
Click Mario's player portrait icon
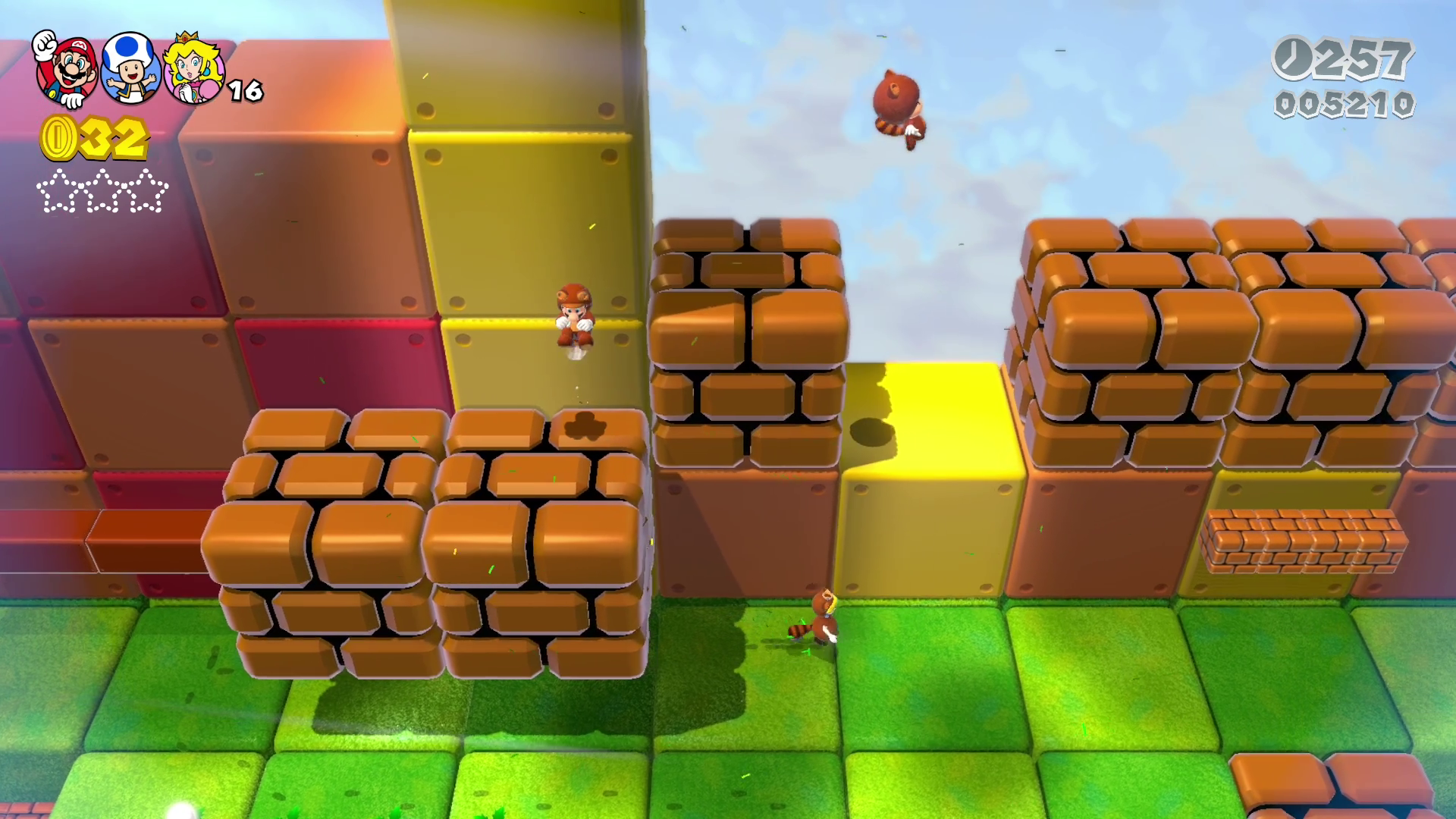tap(67, 70)
